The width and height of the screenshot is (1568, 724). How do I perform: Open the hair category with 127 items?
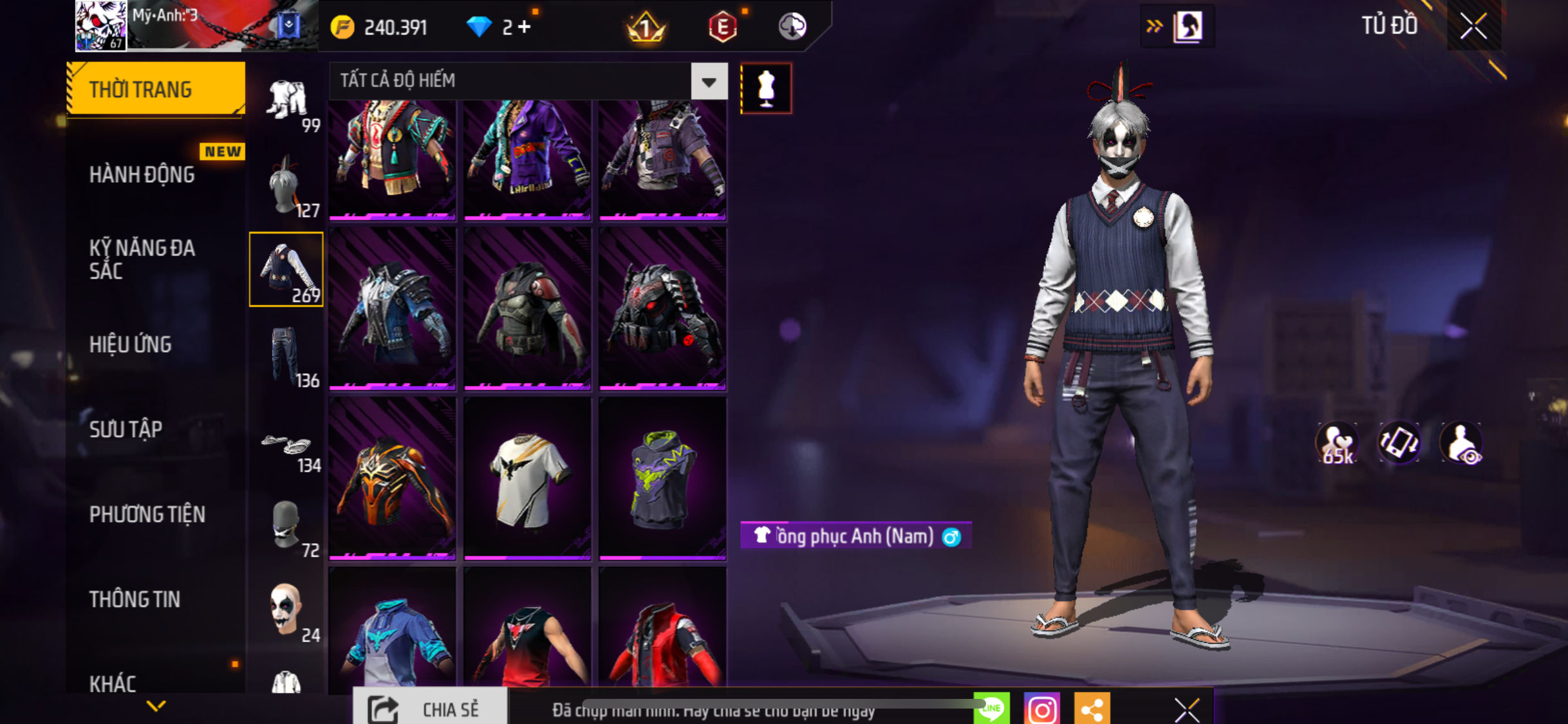286,186
